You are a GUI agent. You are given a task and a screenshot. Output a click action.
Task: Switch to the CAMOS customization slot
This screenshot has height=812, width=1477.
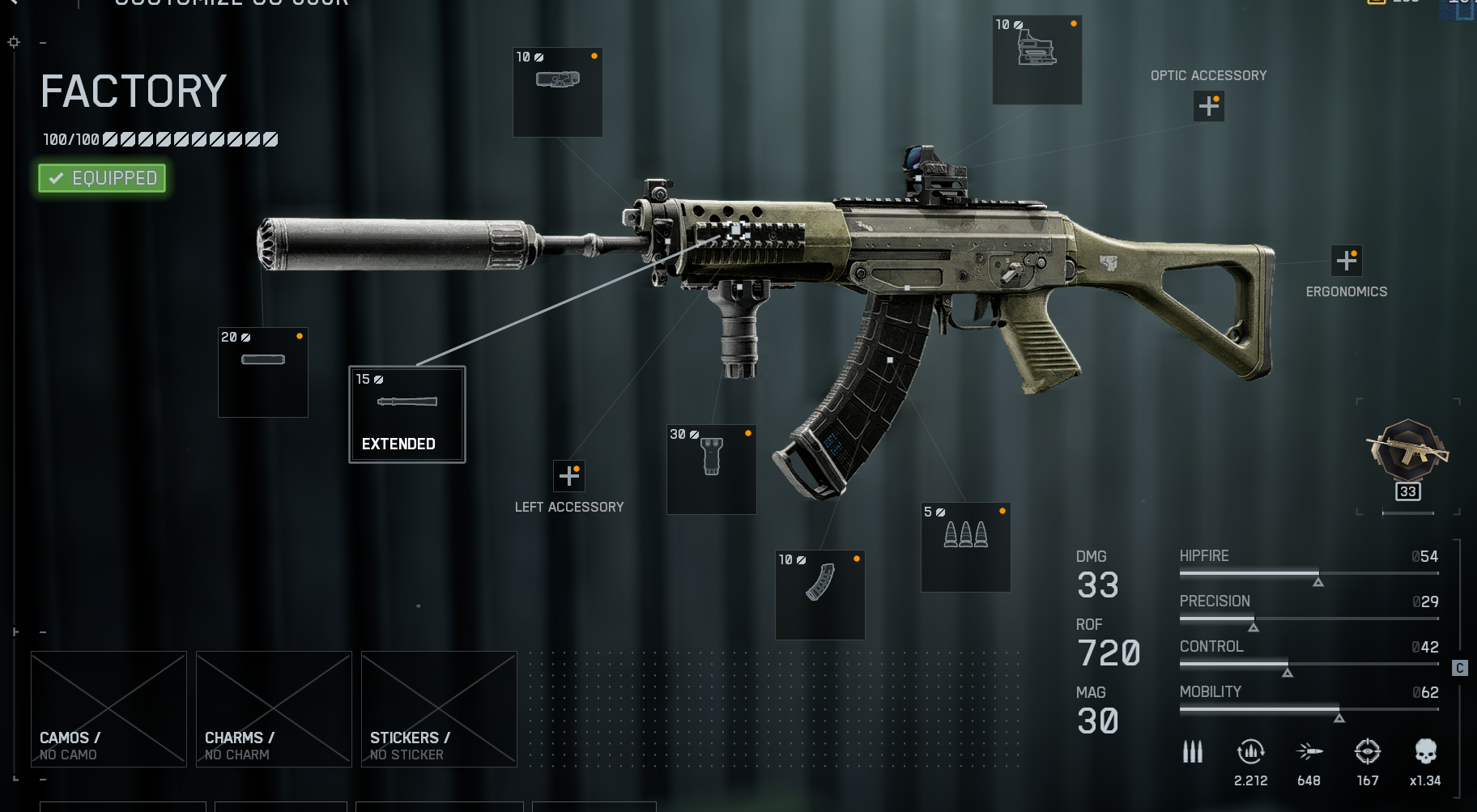108,708
